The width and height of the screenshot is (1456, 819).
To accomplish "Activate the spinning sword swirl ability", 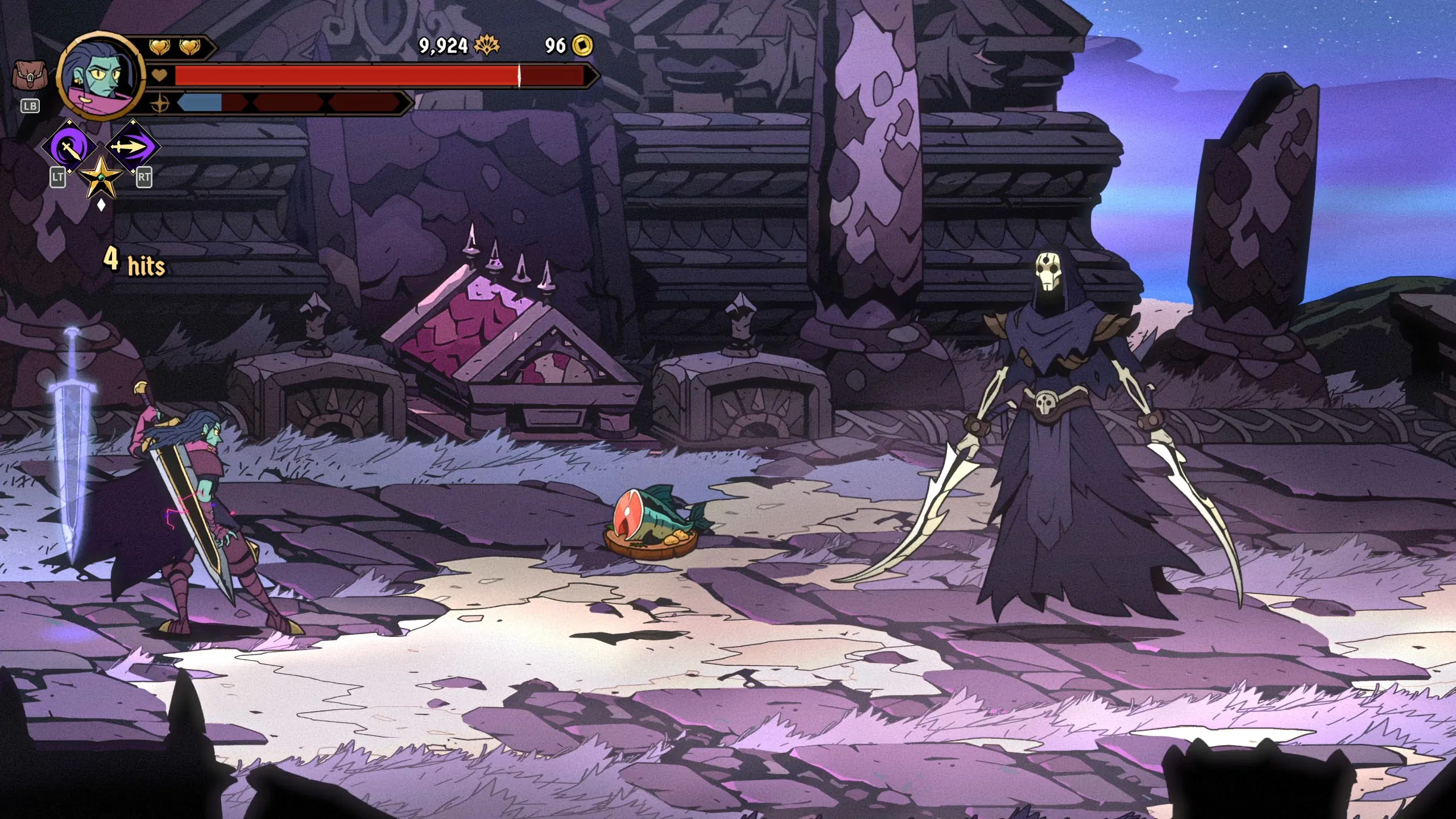I will (x=71, y=148).
